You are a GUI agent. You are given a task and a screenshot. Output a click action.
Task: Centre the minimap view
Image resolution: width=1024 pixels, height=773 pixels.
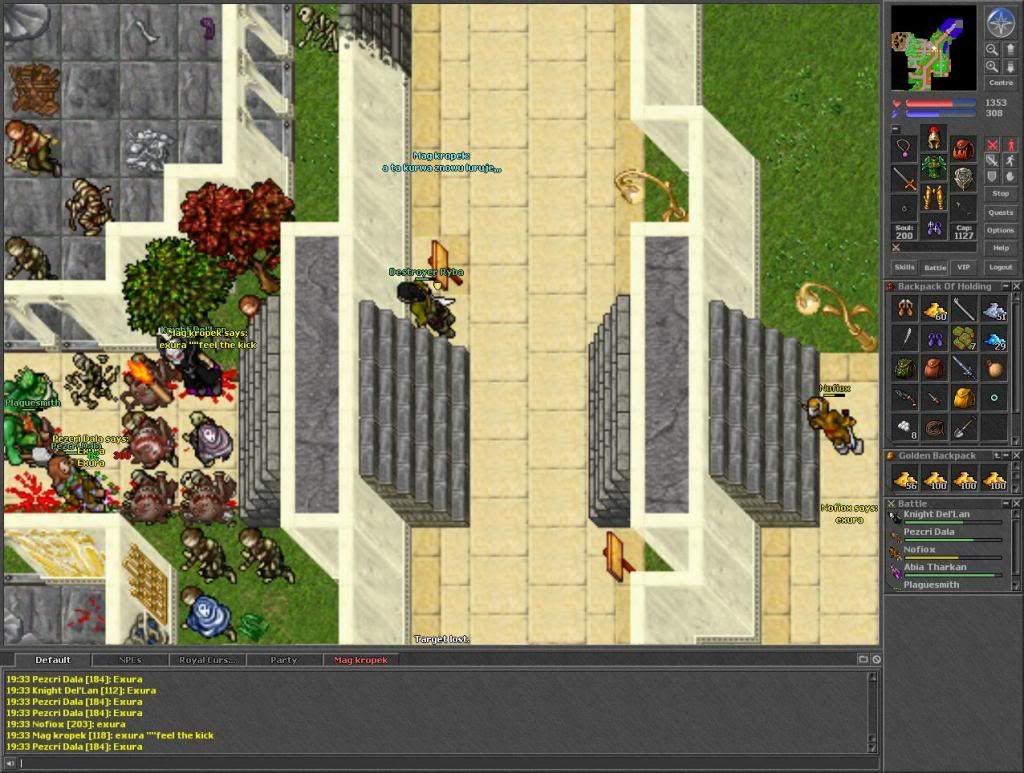1000,83
